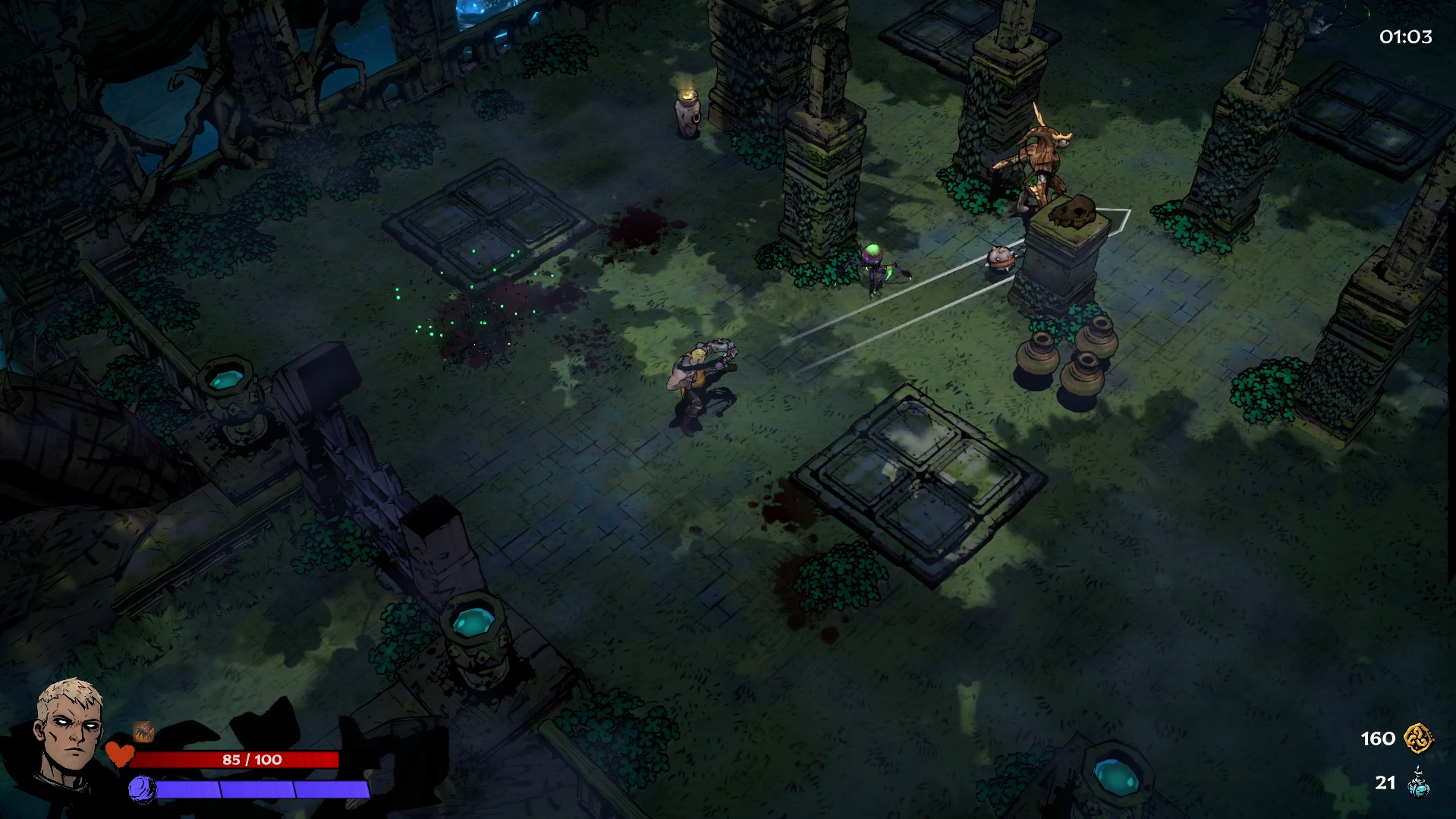Click the gold triskele coin icon
The width and height of the screenshot is (1456, 819).
[1417, 738]
